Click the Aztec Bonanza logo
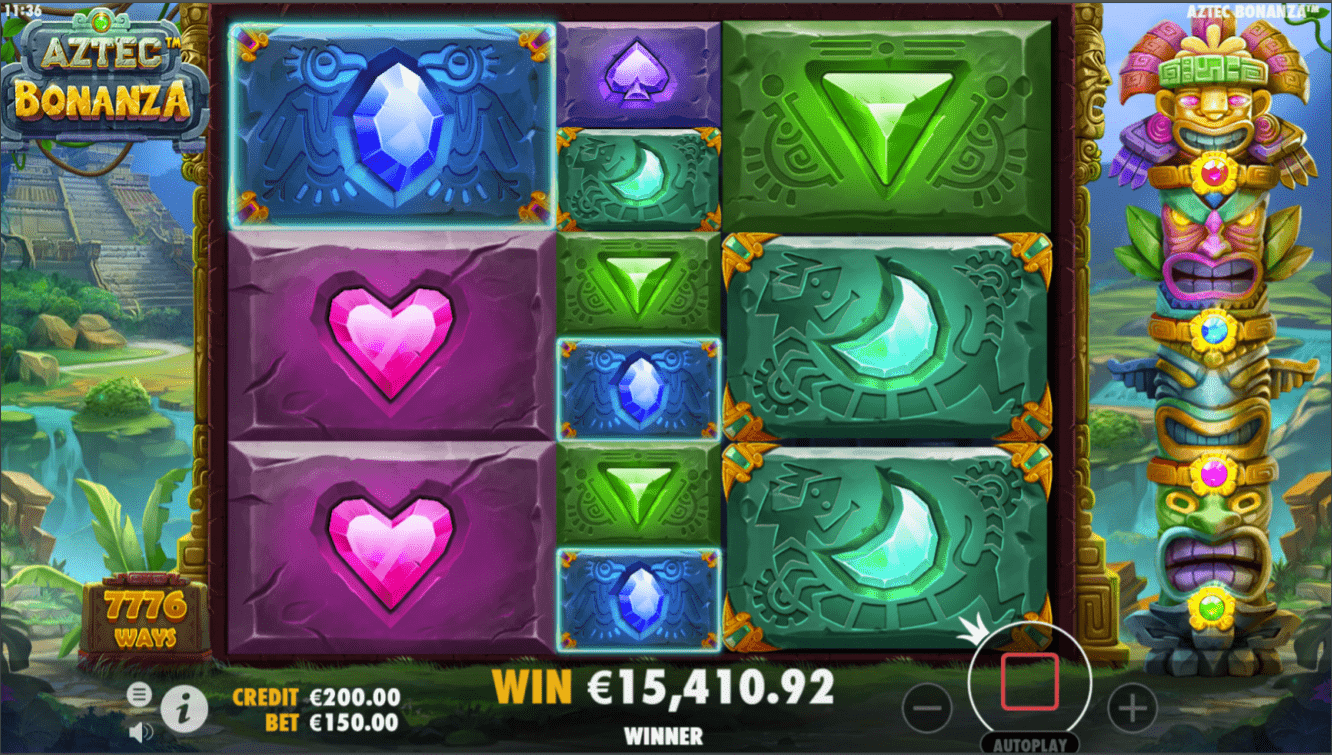The height and width of the screenshot is (755, 1332). (x=105, y=75)
